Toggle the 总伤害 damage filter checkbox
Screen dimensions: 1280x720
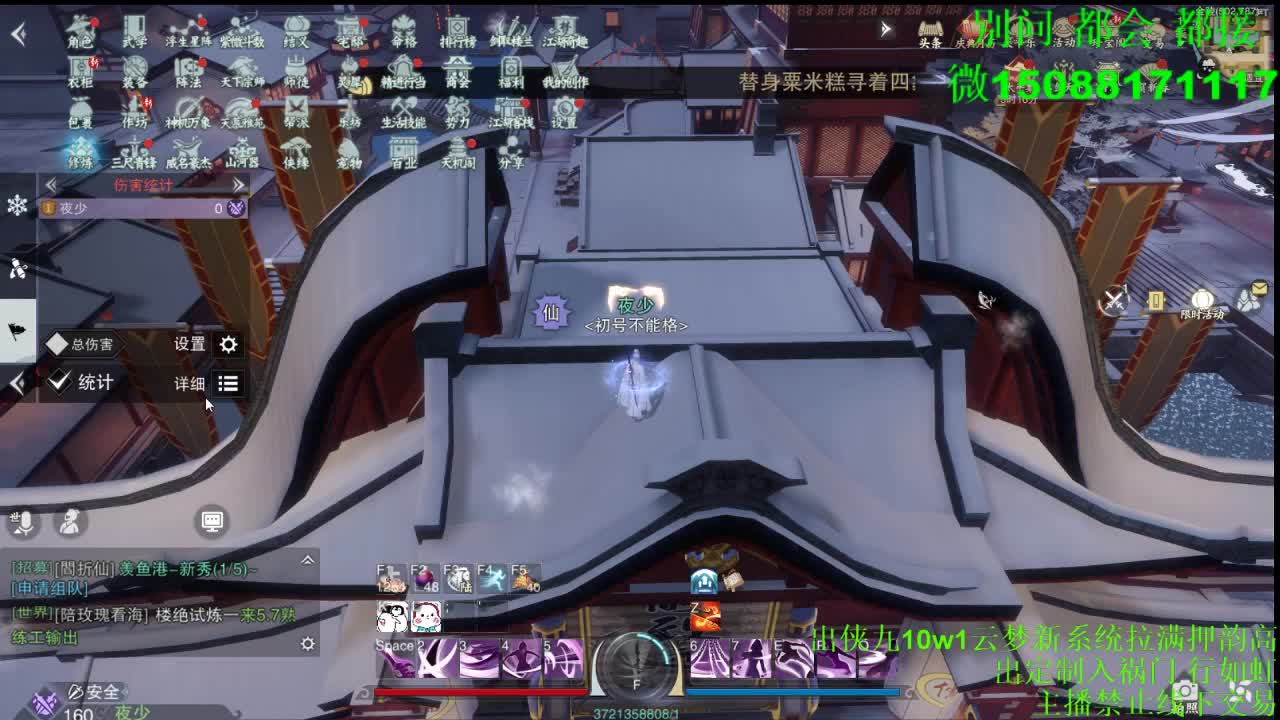(x=59, y=344)
